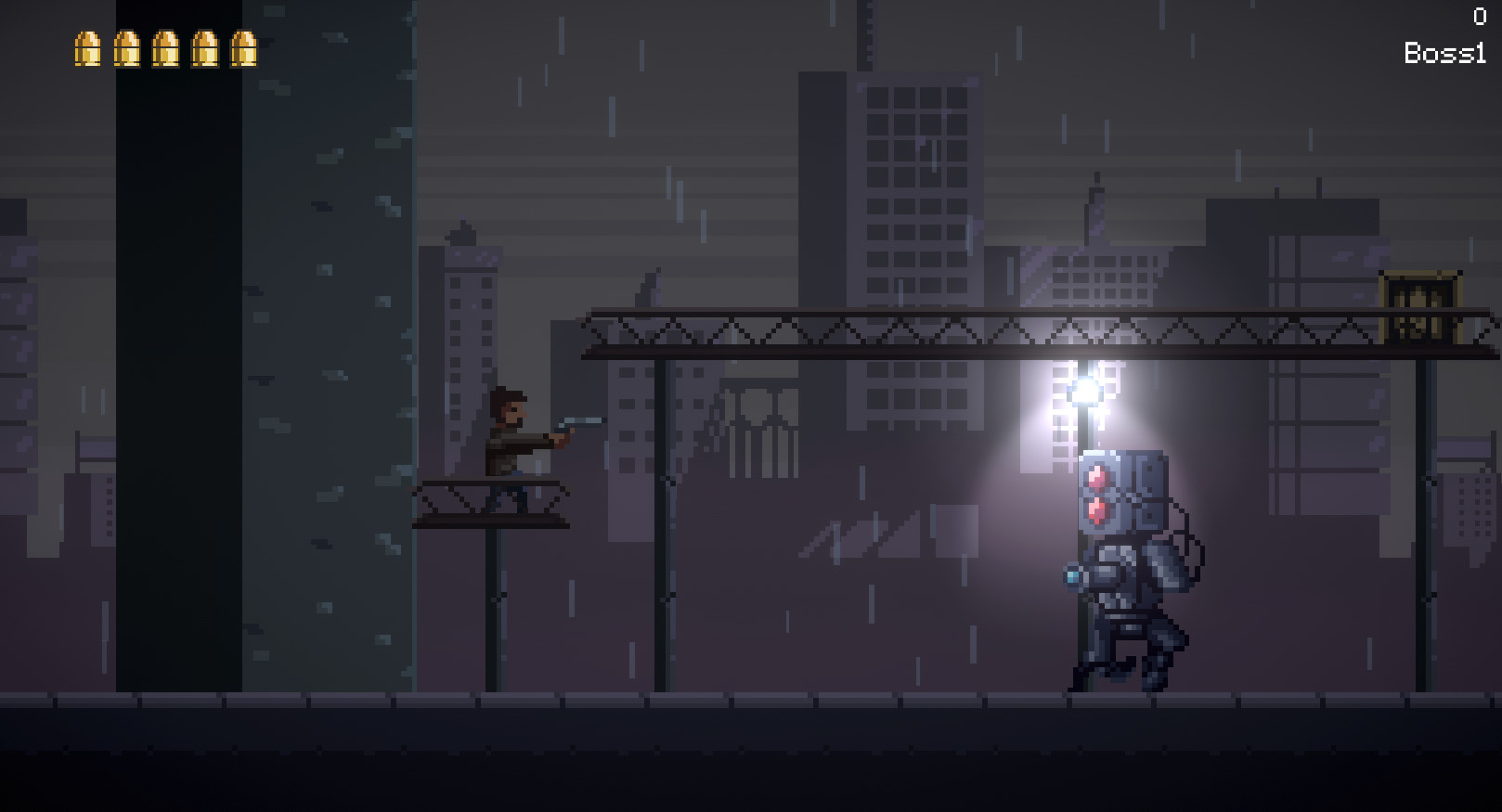Click the second bullet ammo icon
The height and width of the screenshot is (812, 1502).
[x=126, y=49]
